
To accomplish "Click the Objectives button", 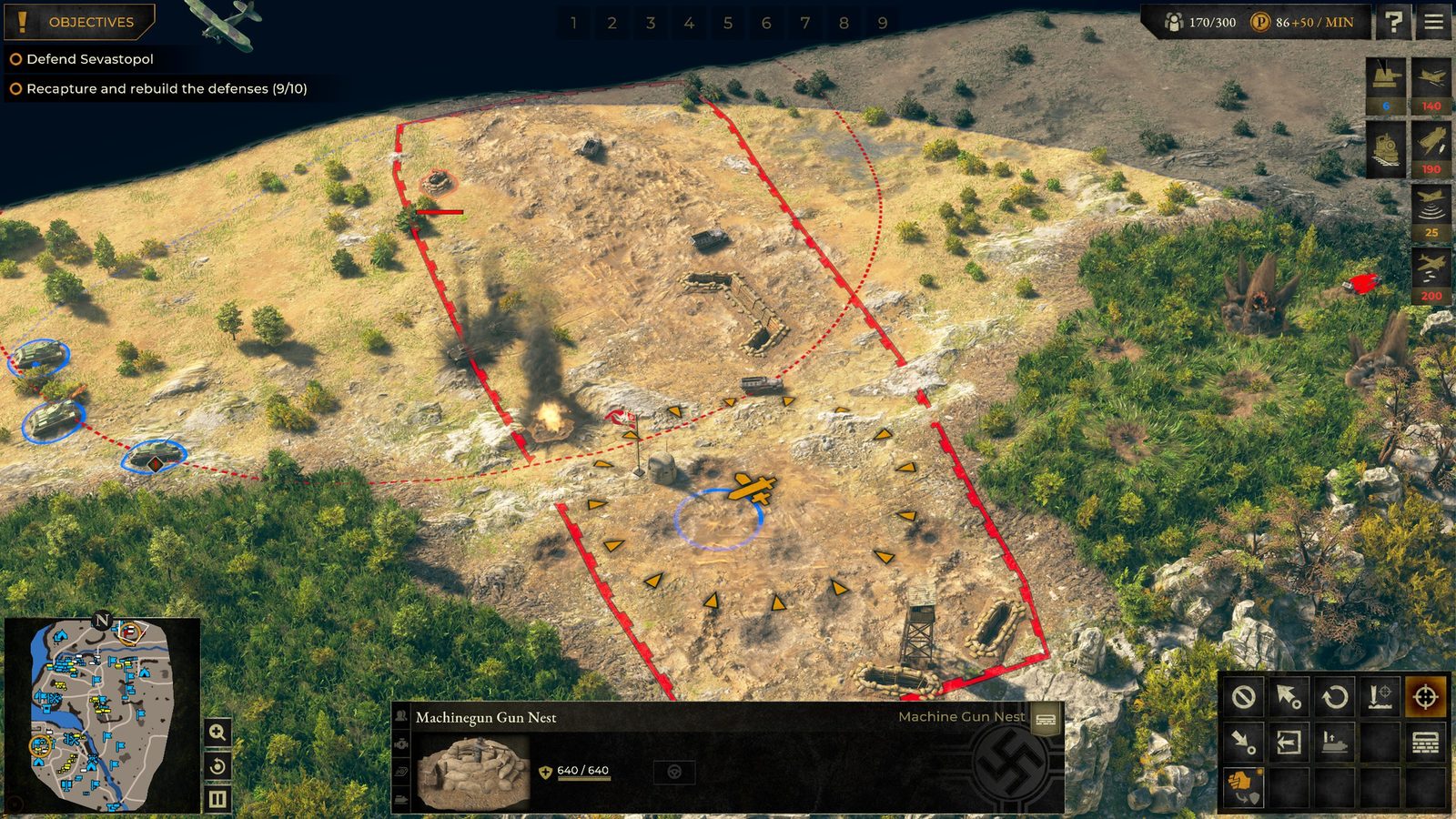I will (80, 22).
